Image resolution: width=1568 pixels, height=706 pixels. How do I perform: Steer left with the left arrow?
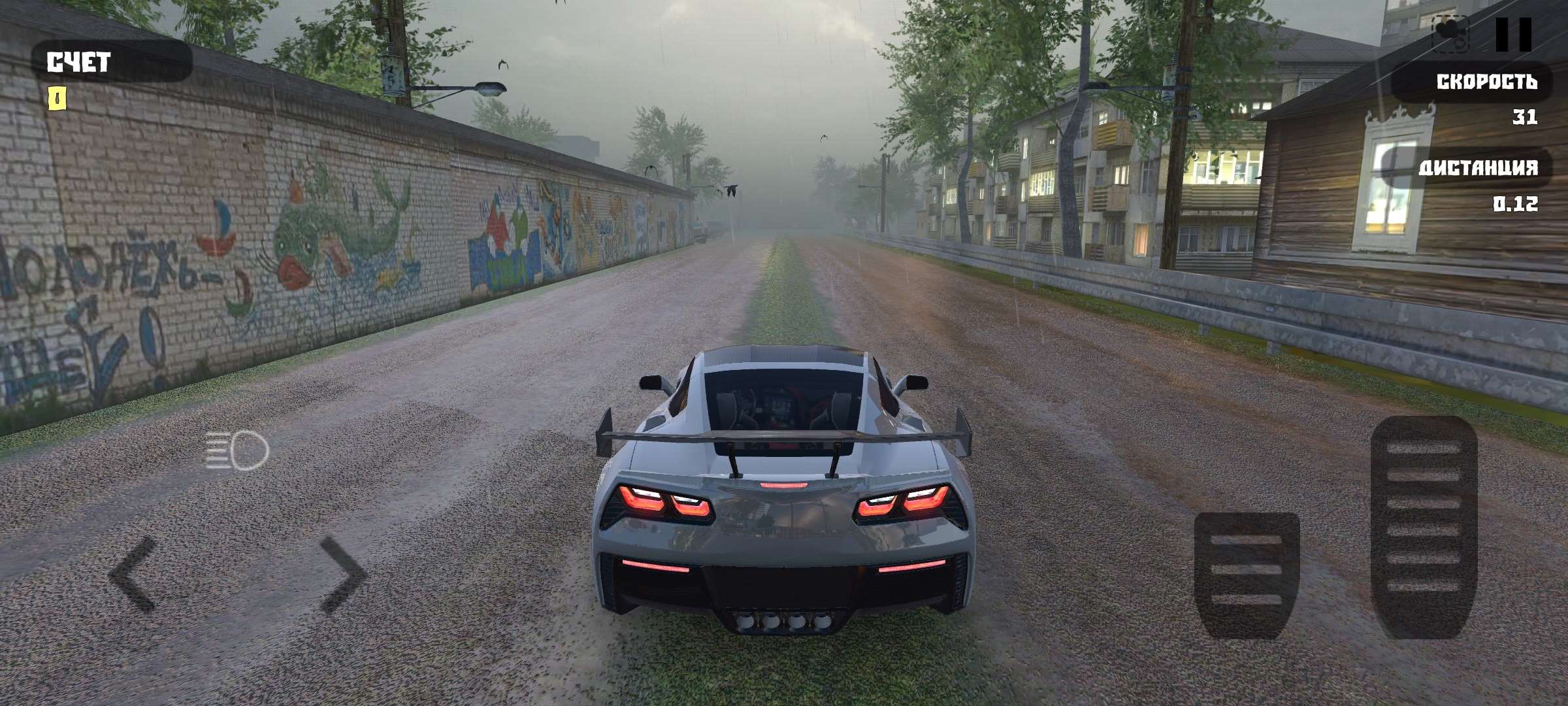pos(133,574)
